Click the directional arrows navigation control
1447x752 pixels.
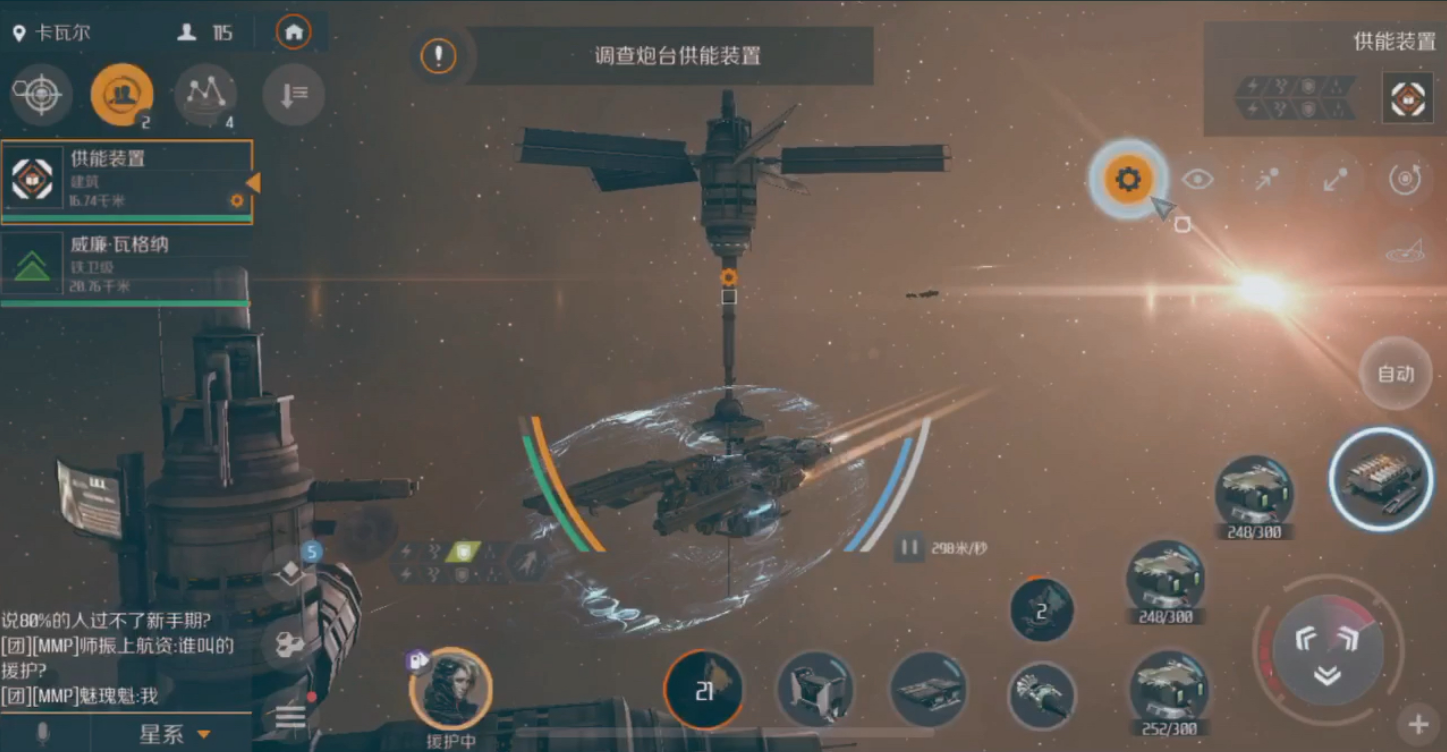tap(1327, 650)
